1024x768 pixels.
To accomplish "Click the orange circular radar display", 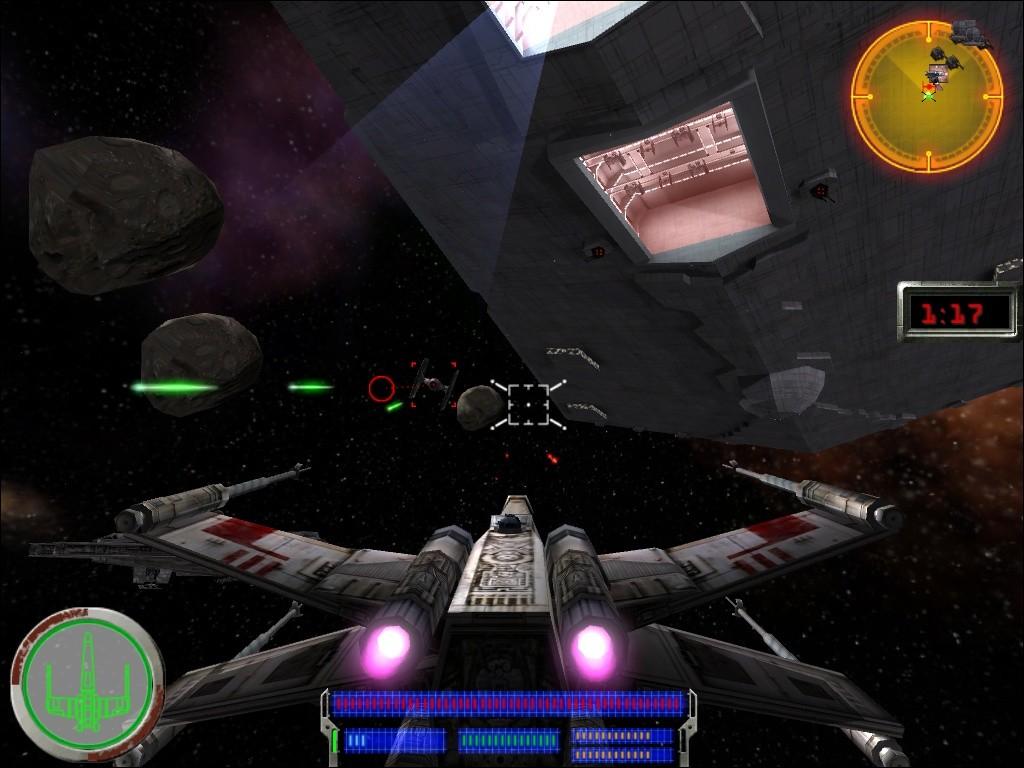I will coord(927,96).
